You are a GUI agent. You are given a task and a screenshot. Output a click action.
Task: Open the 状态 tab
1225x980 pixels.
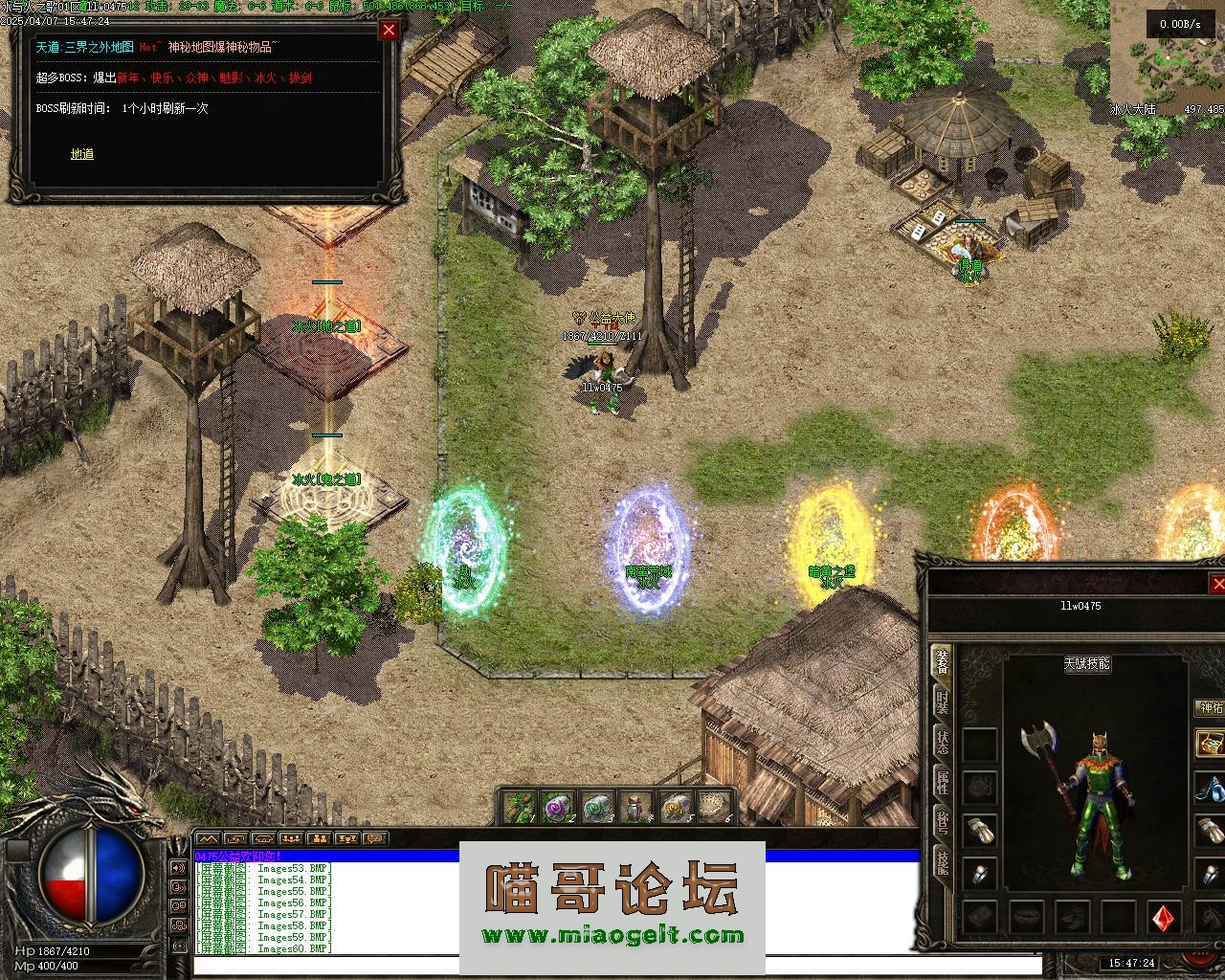tap(943, 744)
